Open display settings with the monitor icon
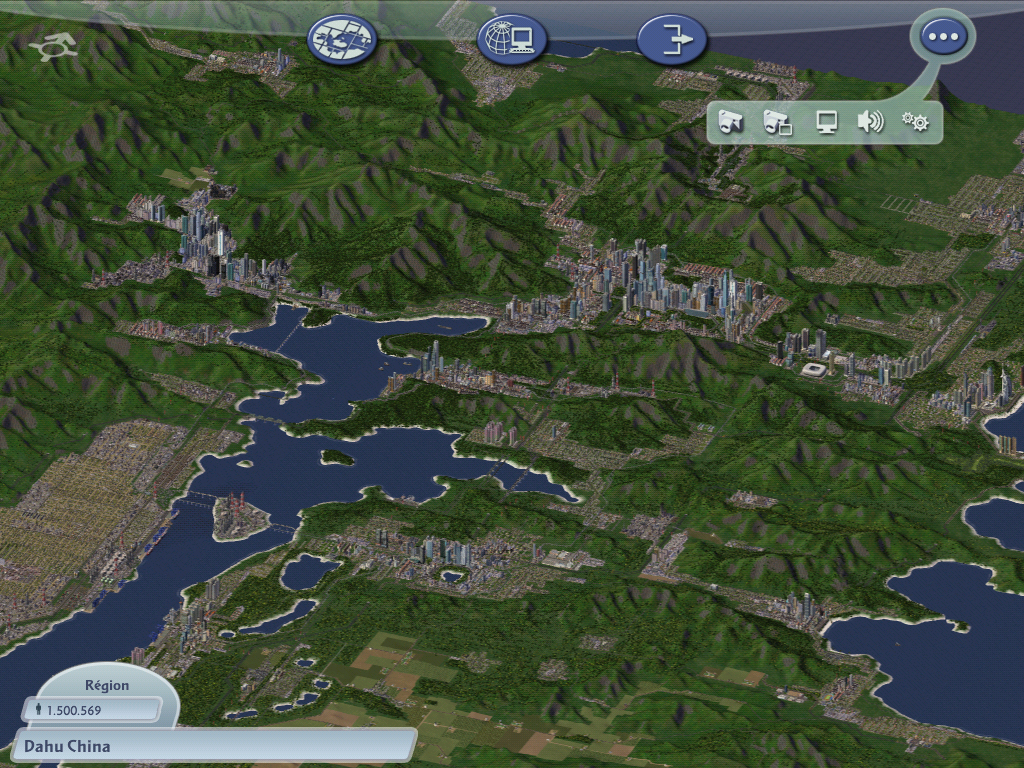The image size is (1024, 768). coord(826,123)
